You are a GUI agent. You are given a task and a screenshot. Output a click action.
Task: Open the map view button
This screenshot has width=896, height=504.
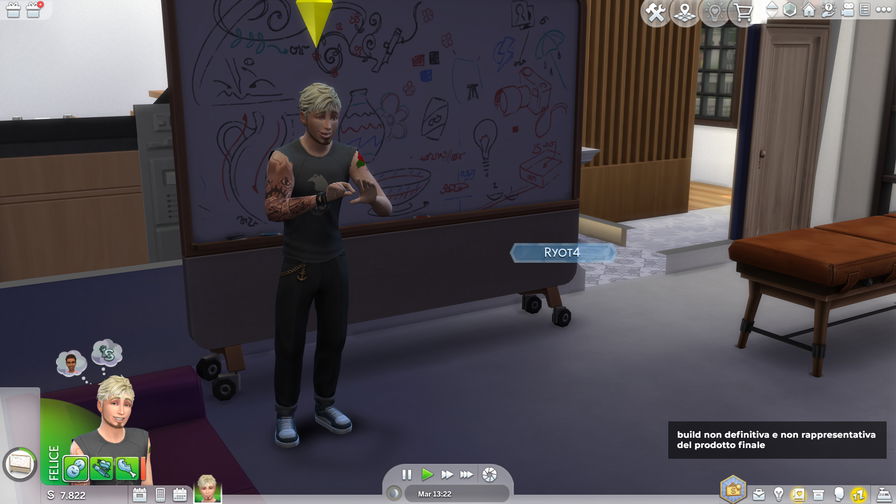[685, 13]
